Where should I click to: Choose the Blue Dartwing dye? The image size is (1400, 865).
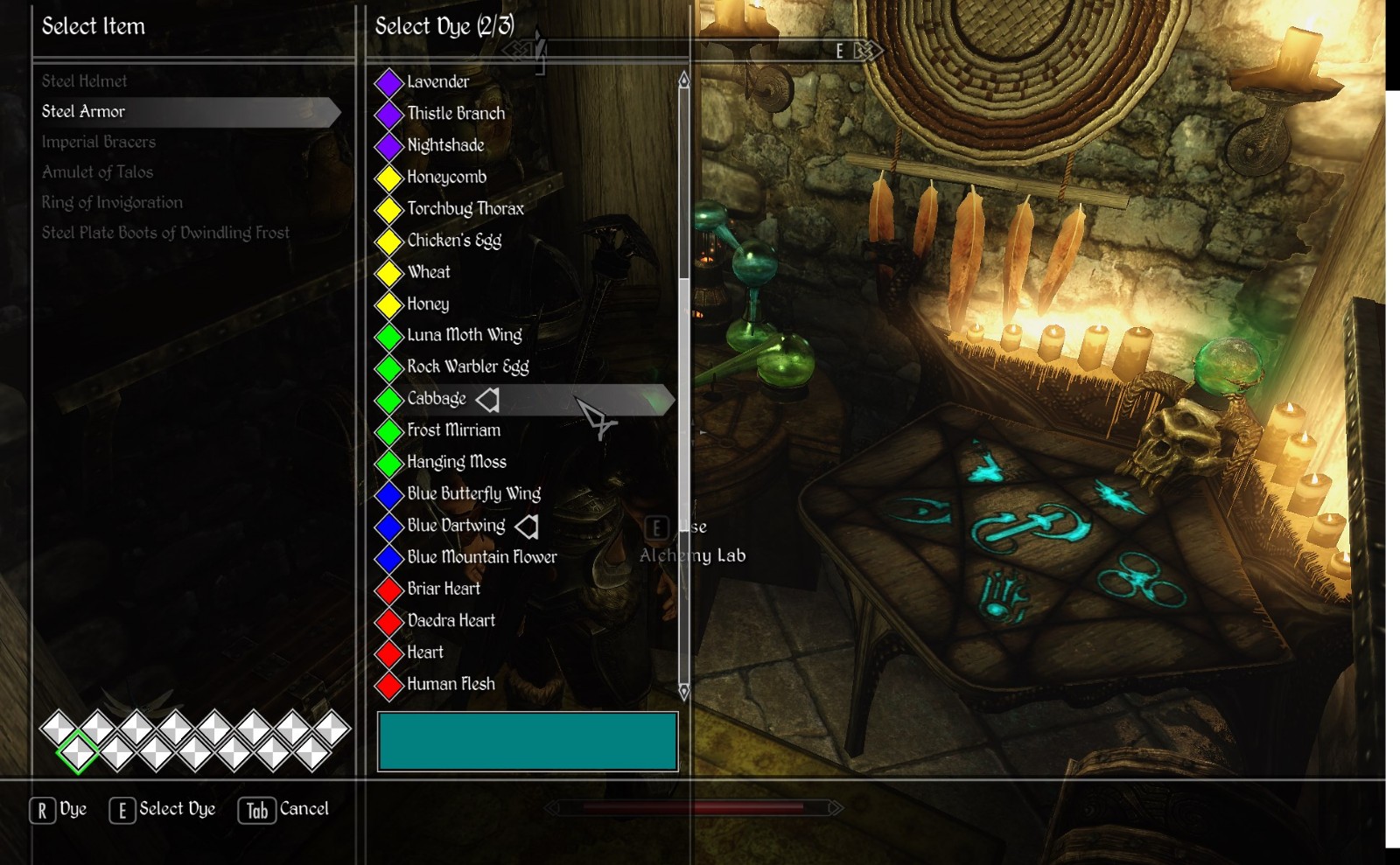456,526
